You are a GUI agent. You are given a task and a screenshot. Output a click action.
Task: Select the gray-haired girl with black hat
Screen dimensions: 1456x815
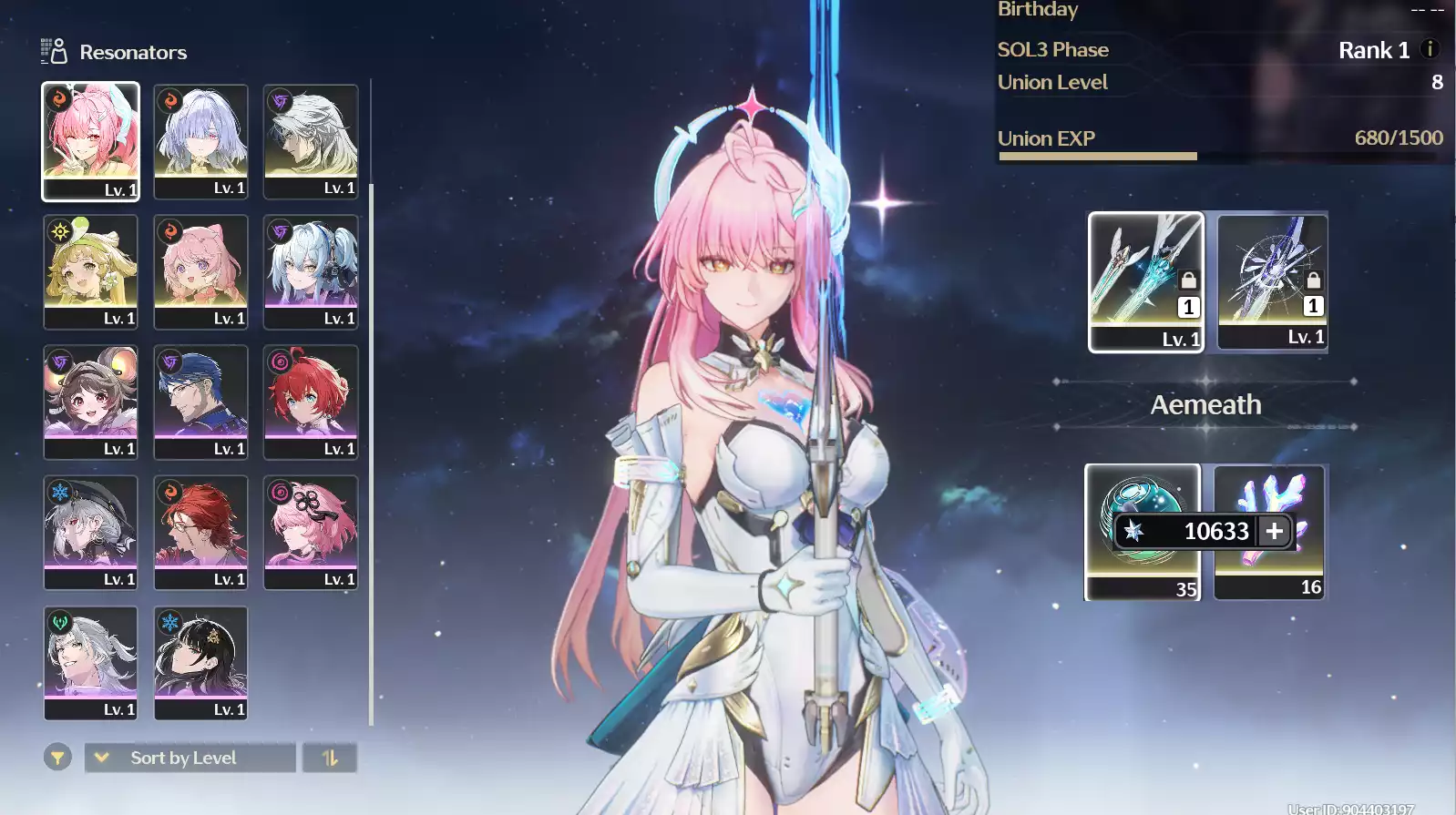coord(90,532)
